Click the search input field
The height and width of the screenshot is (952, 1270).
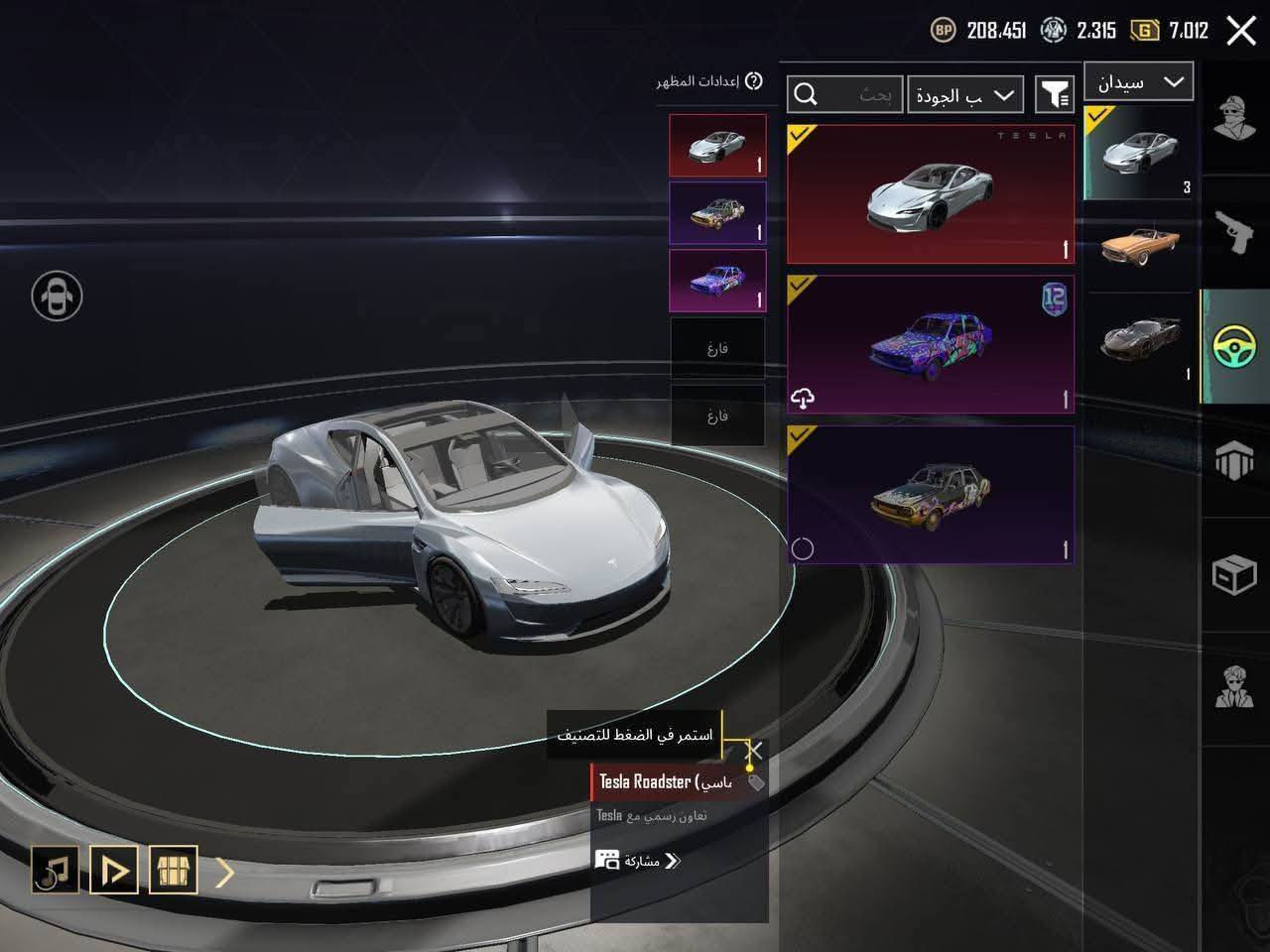click(845, 95)
